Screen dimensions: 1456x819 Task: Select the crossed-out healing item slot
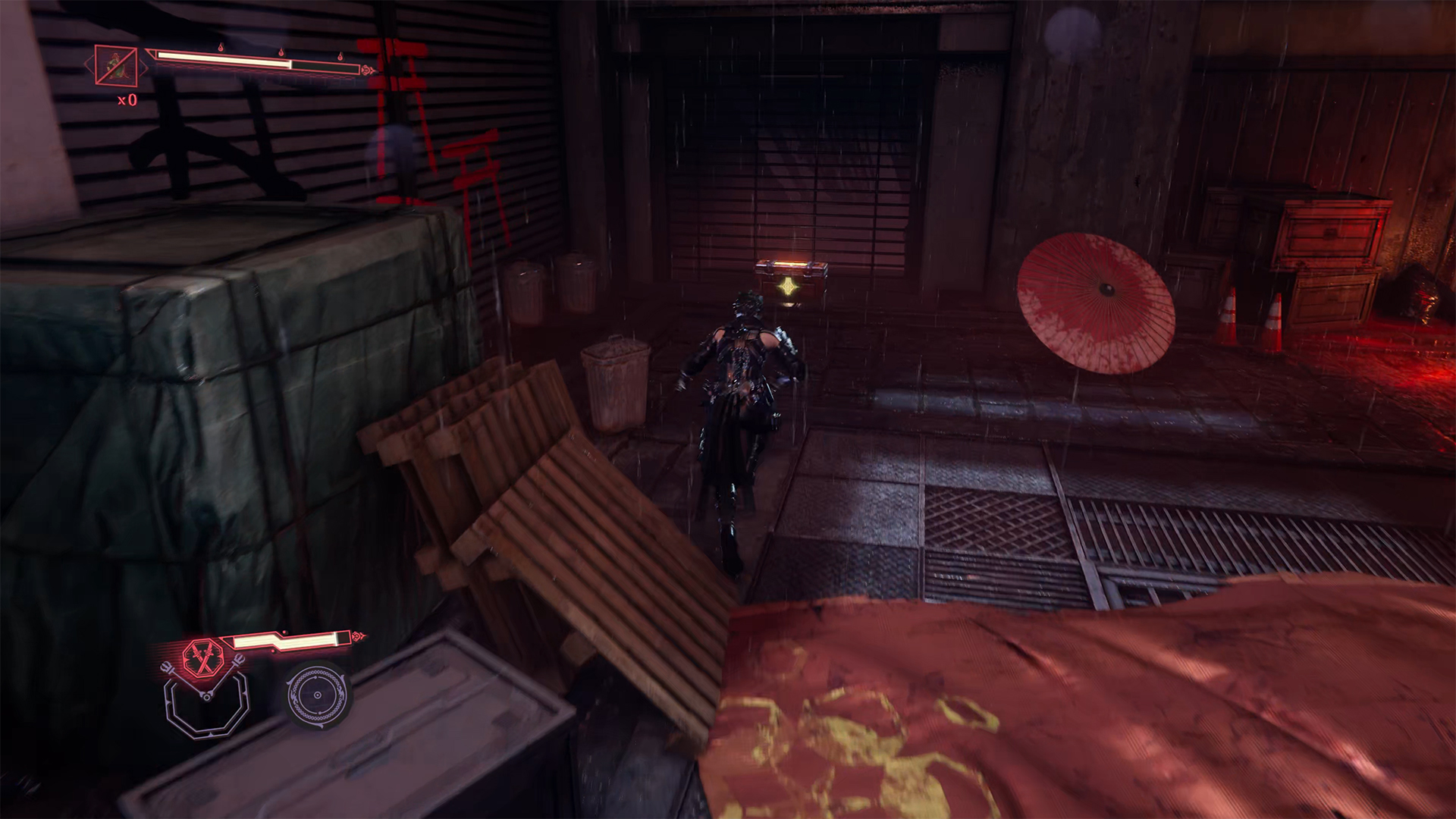(116, 66)
